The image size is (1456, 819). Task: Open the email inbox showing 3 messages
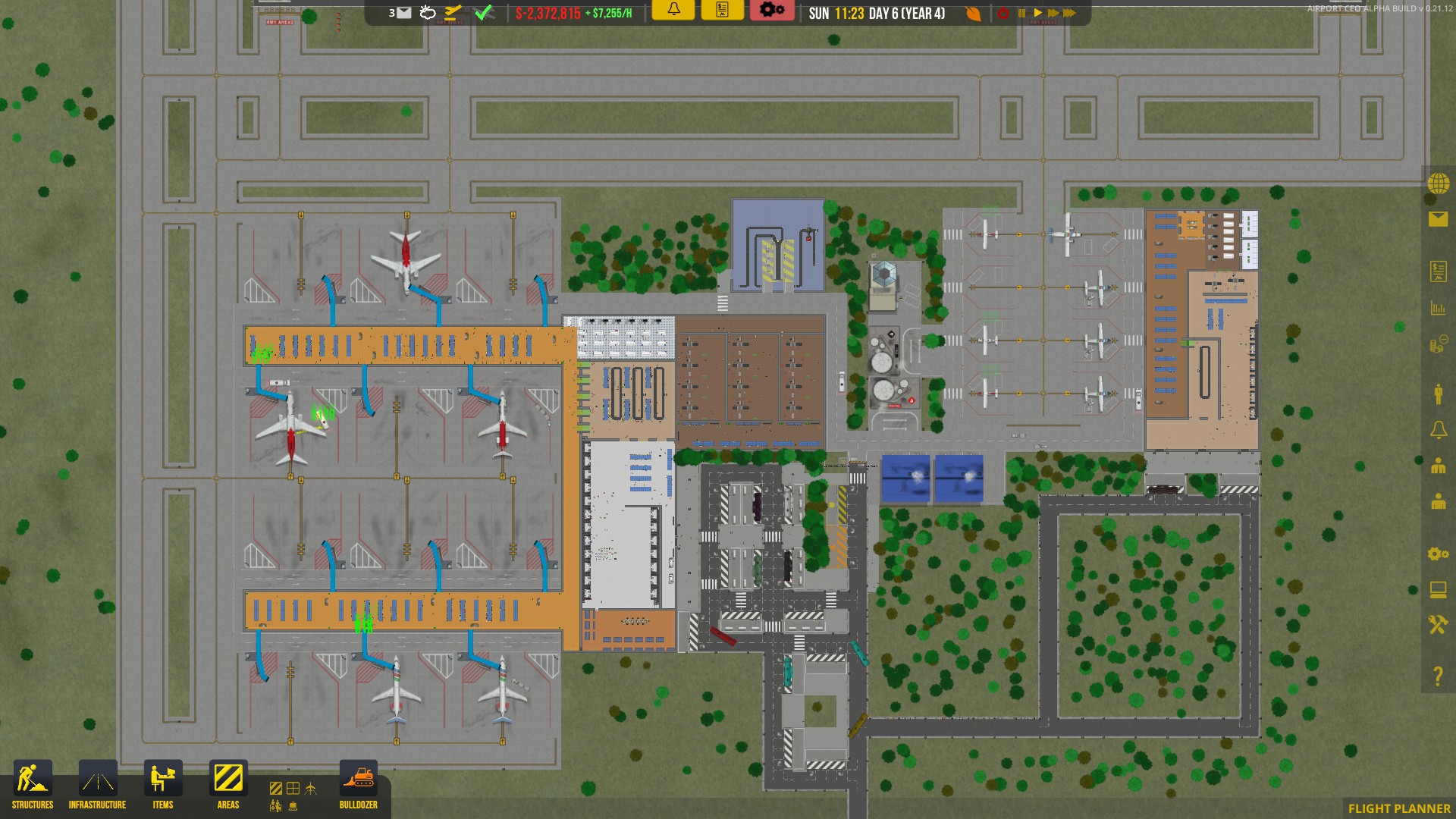tap(403, 12)
